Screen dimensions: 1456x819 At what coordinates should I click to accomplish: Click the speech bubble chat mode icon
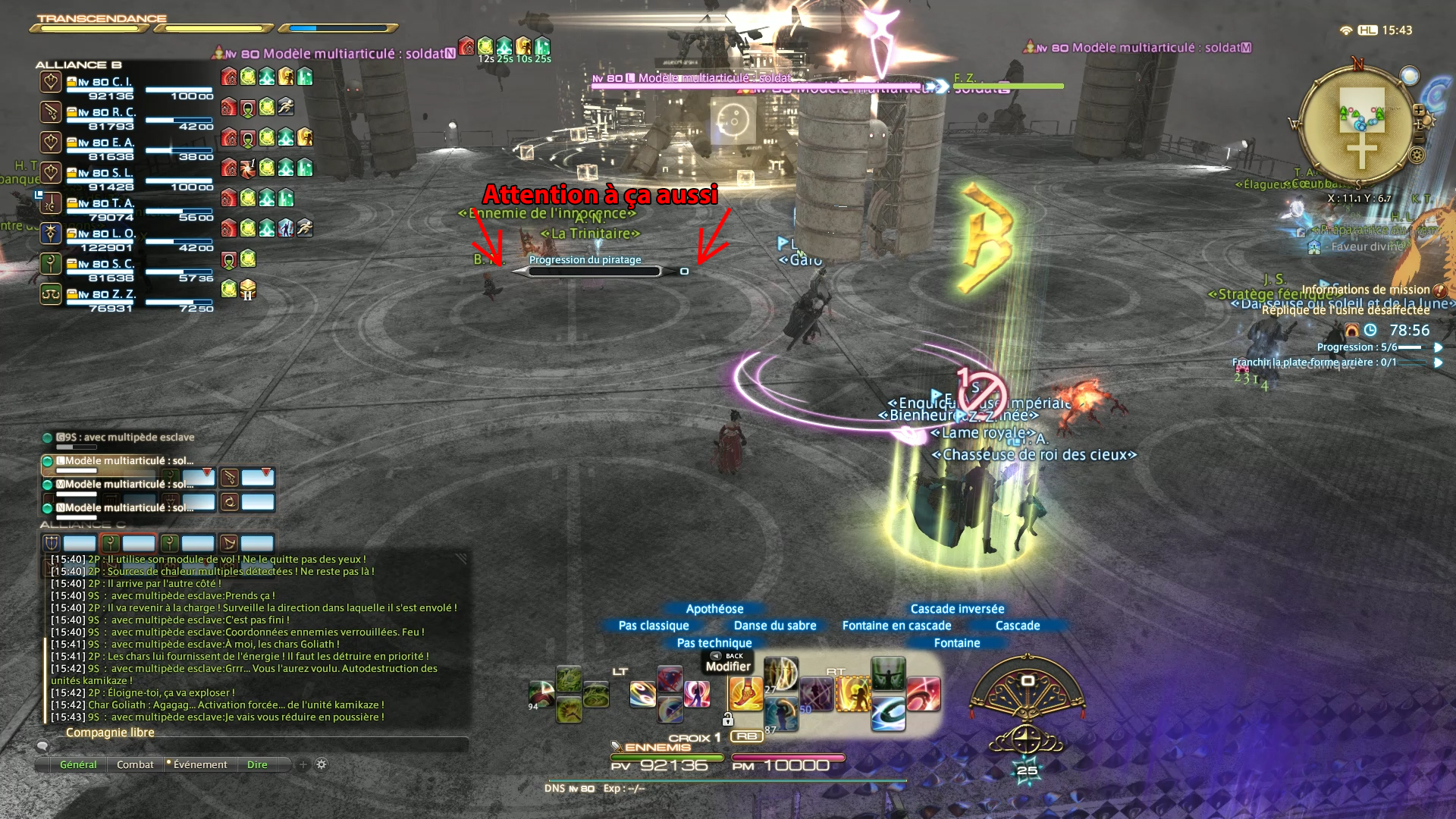(43, 746)
